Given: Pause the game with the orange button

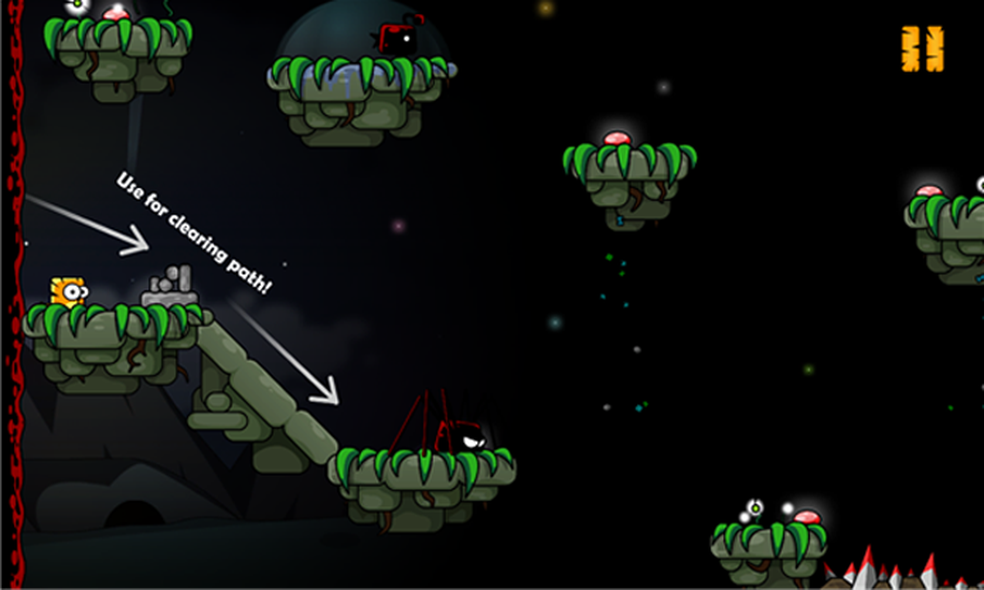Looking at the screenshot, I should [922, 49].
